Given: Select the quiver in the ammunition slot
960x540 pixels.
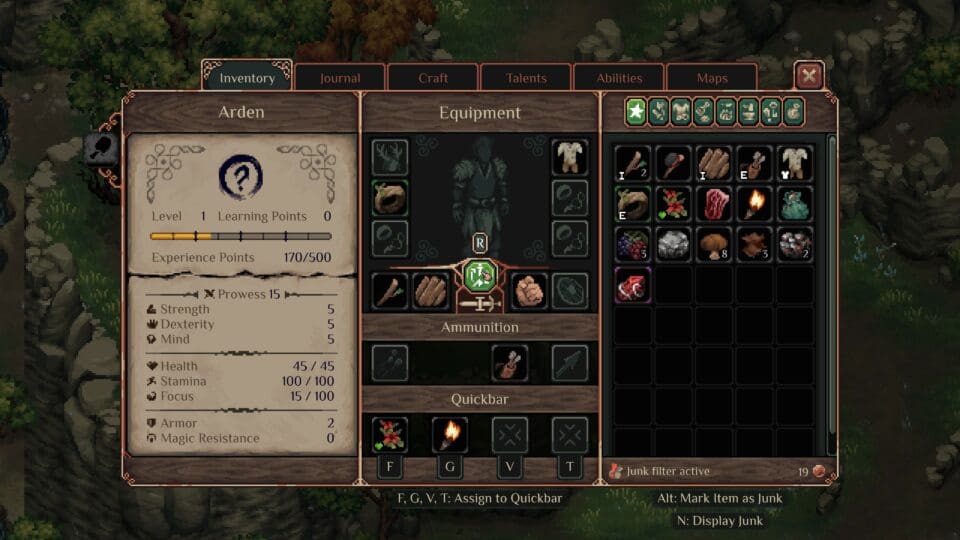Looking at the screenshot, I should 510,363.
